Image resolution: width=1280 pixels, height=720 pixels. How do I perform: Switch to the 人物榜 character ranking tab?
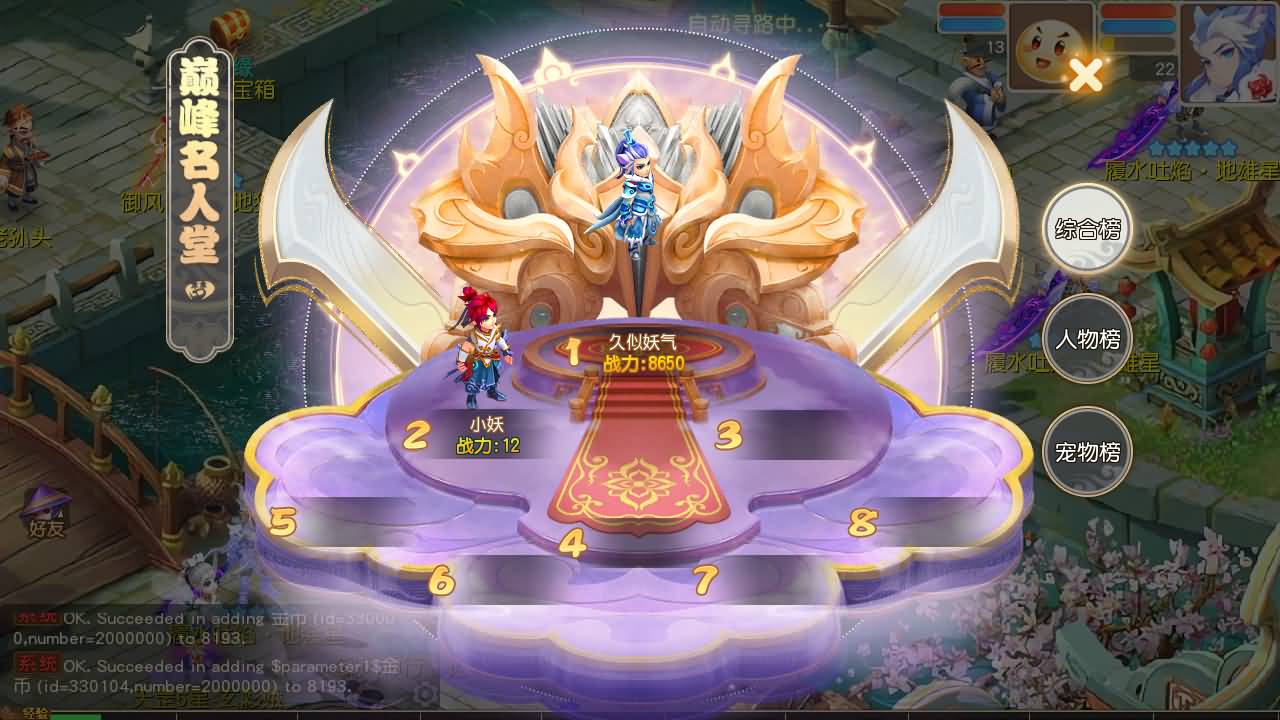point(1086,339)
